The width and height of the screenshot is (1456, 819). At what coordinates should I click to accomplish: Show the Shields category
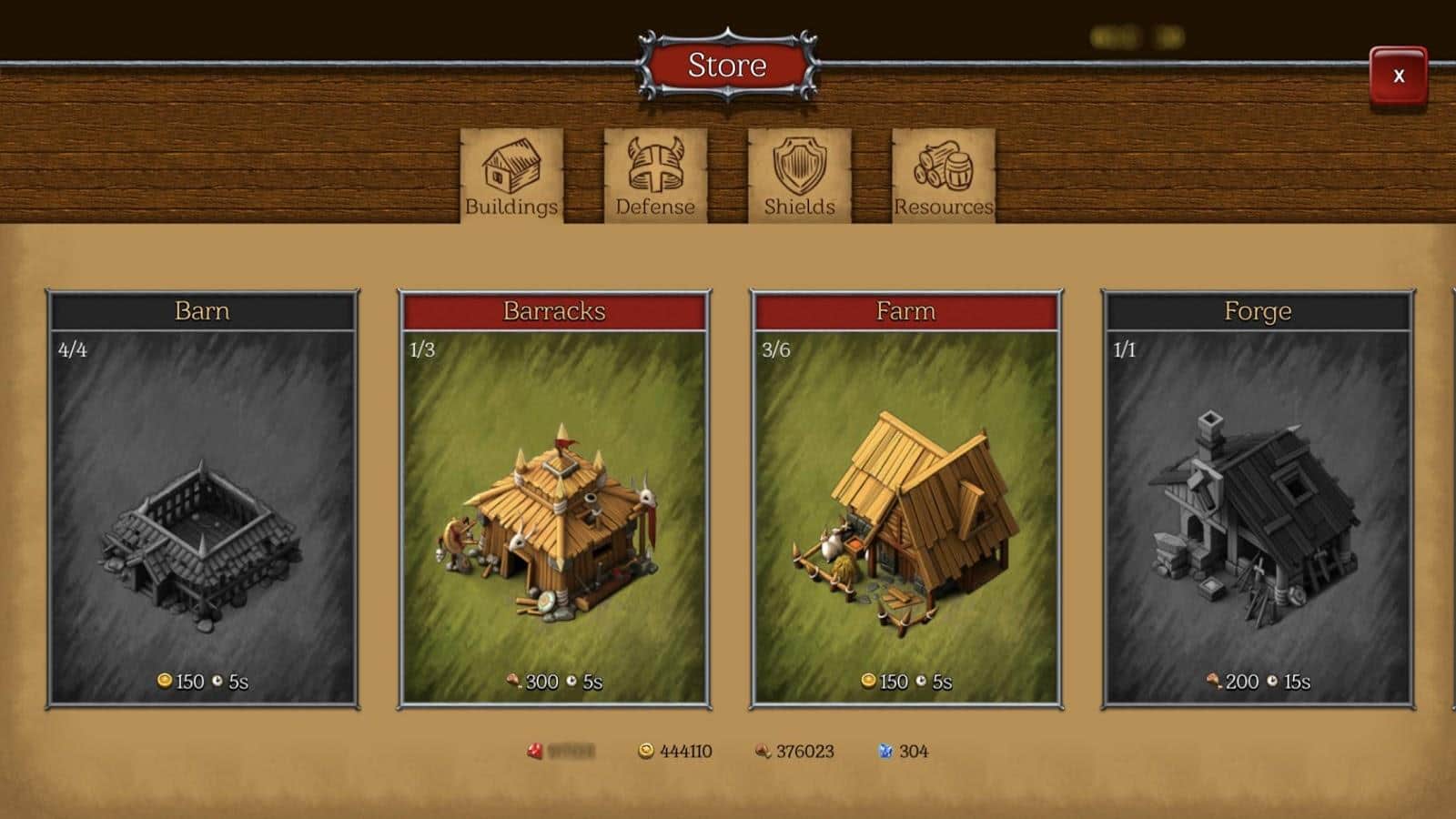[799, 176]
